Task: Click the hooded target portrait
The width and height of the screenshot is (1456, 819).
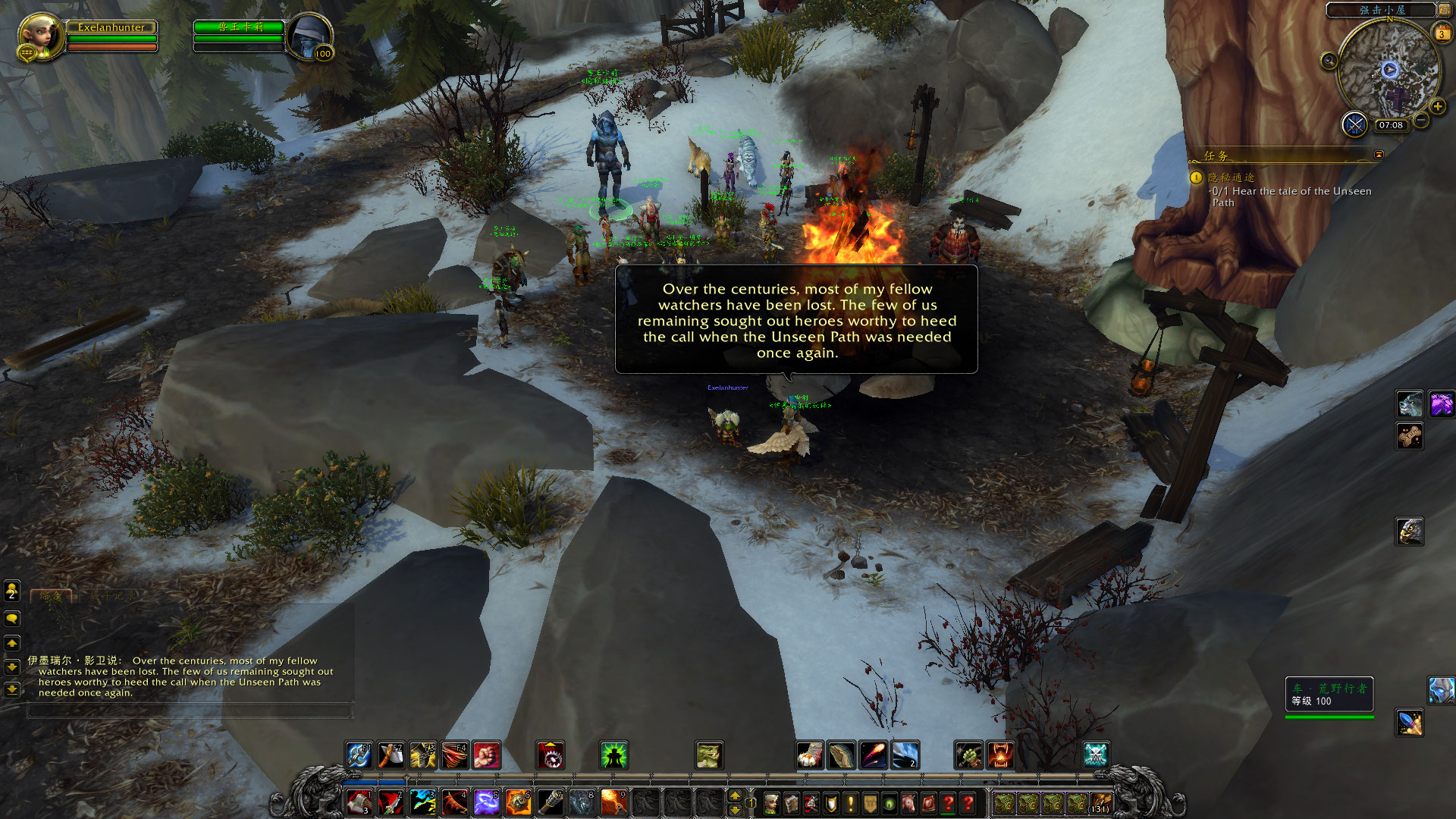Action: click(x=309, y=36)
